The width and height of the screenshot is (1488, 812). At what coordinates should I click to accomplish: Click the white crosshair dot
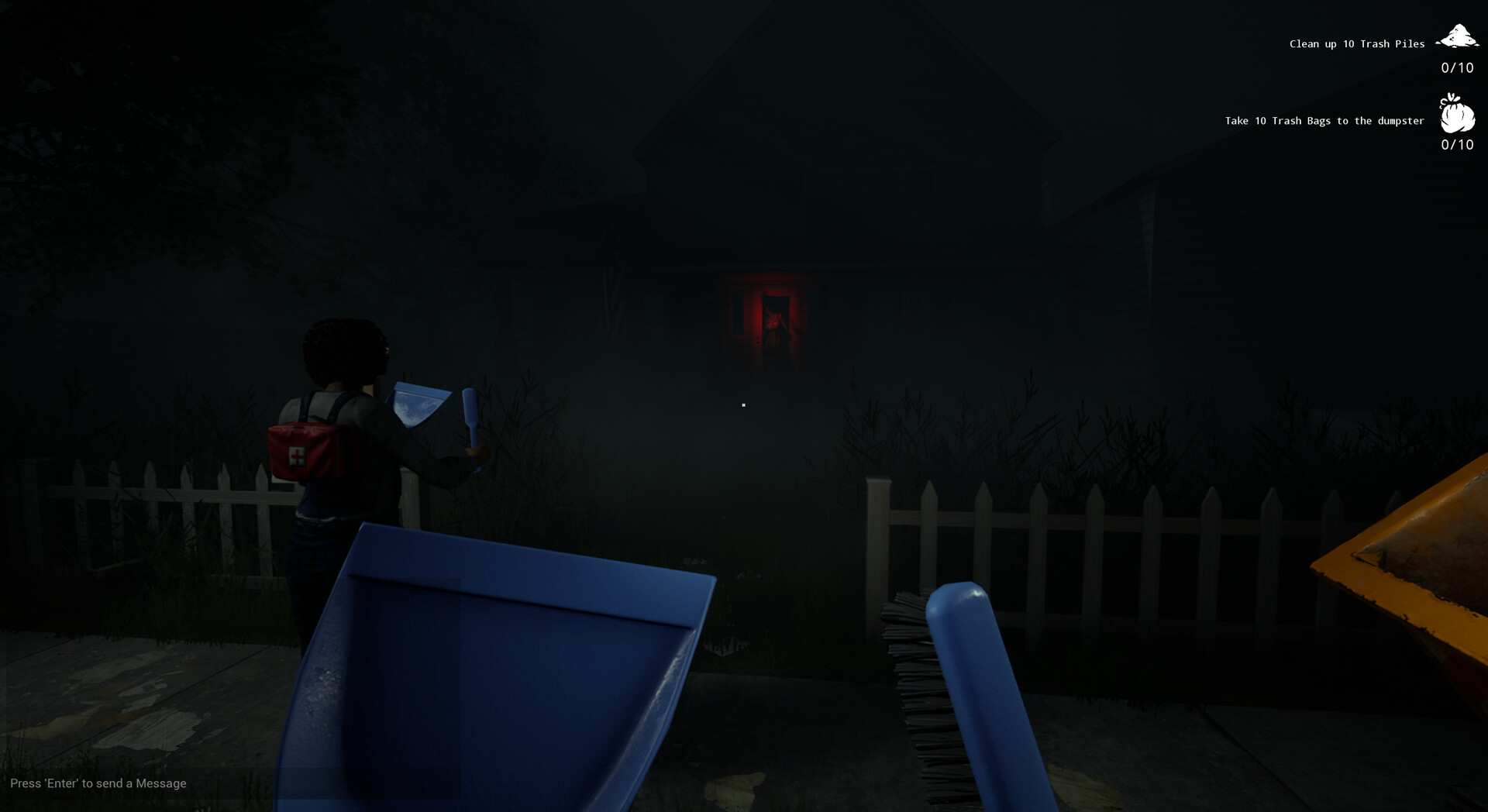(x=743, y=404)
